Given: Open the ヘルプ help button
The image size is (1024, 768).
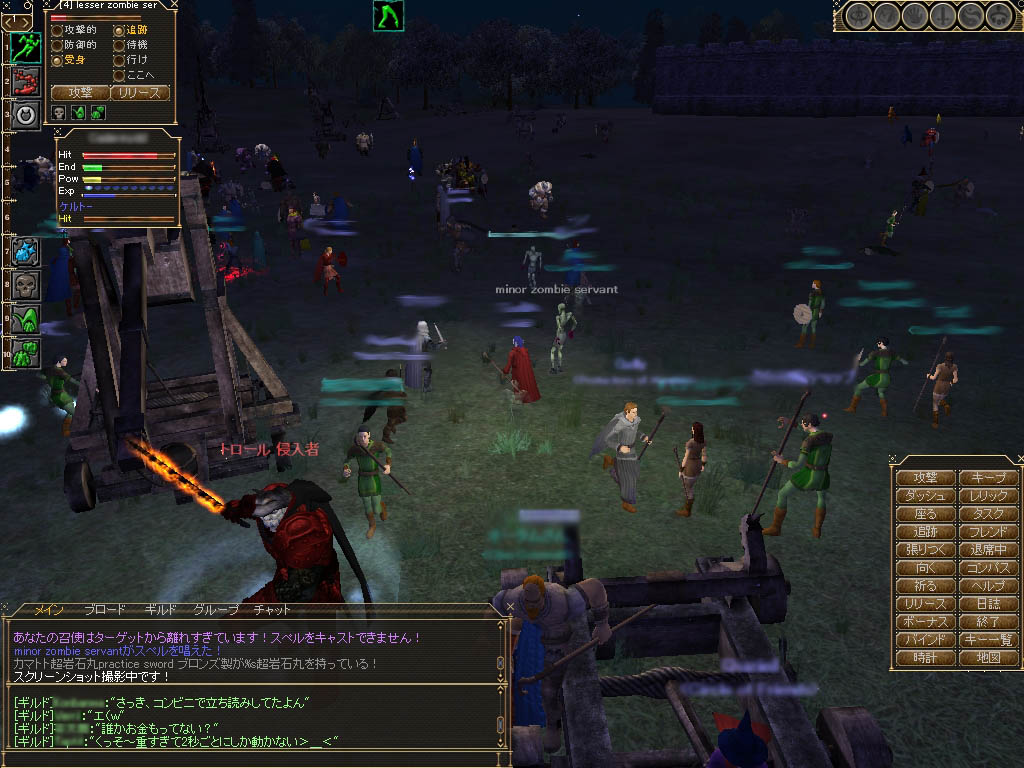Looking at the screenshot, I should pos(988,586).
